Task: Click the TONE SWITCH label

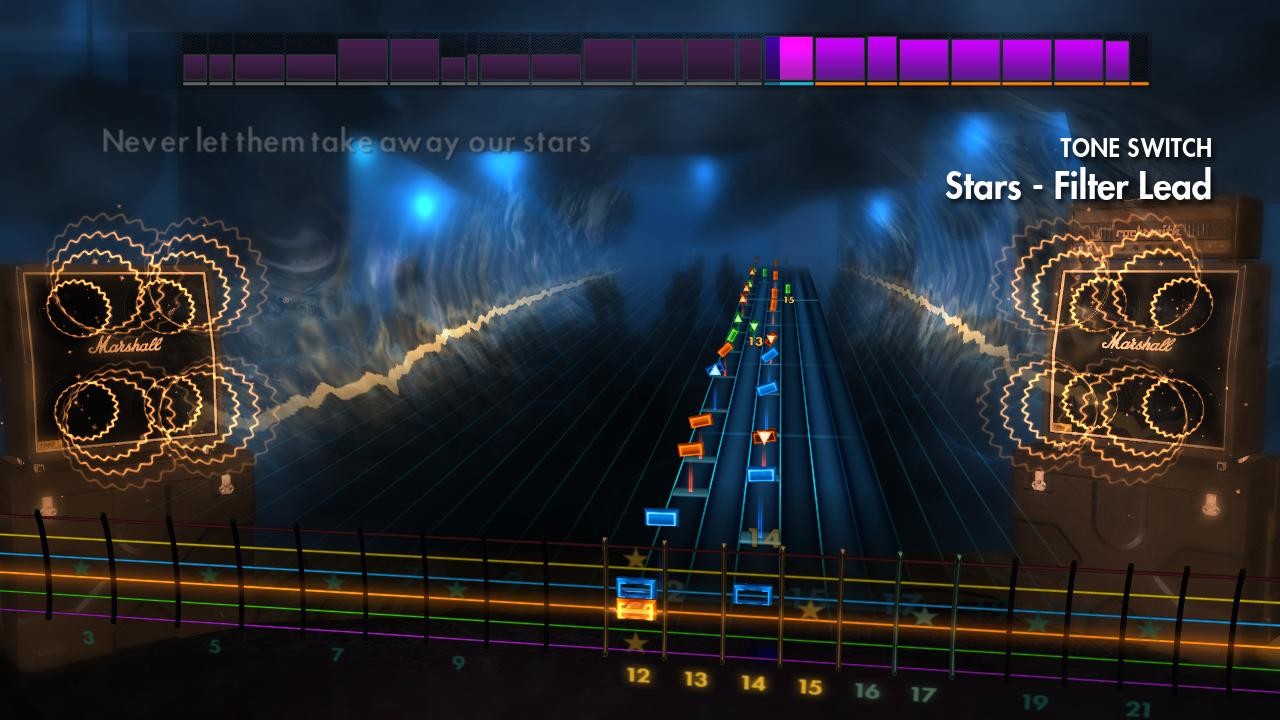Action: (1136, 146)
